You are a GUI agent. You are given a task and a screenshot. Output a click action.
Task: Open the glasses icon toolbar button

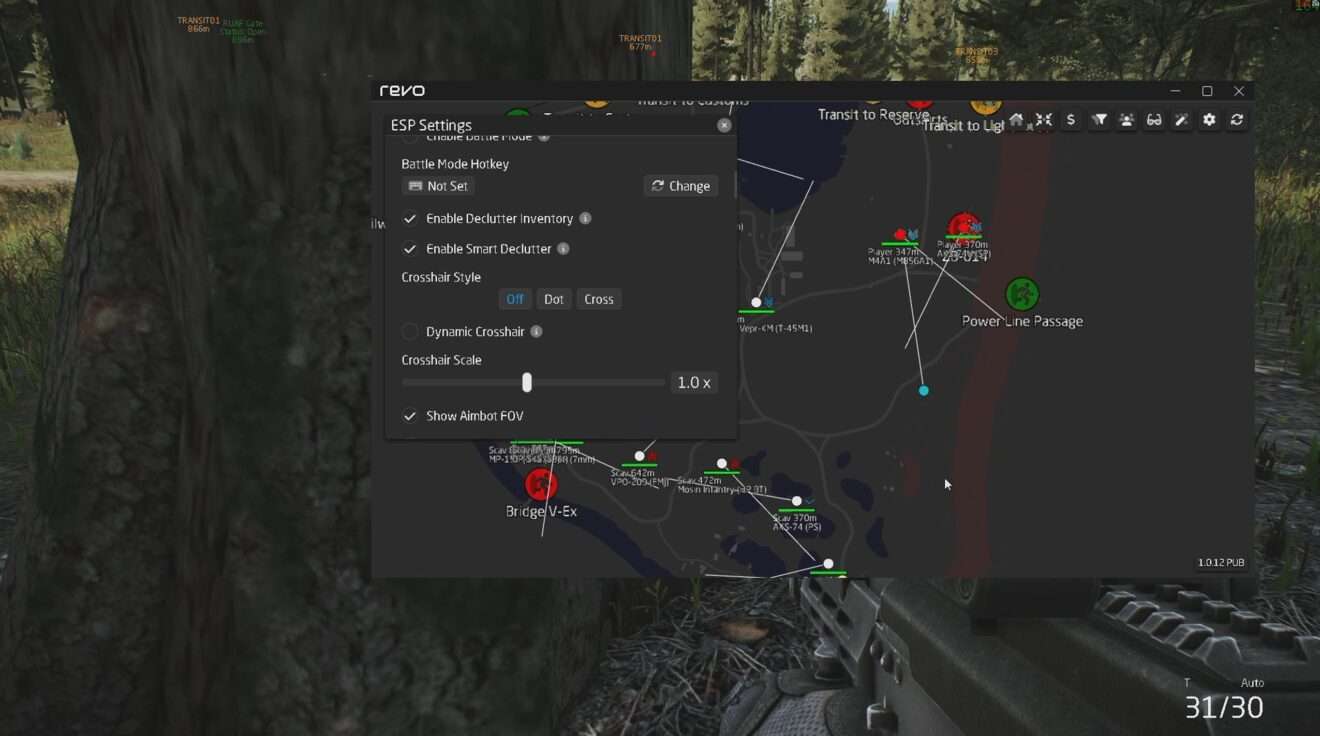point(1154,120)
